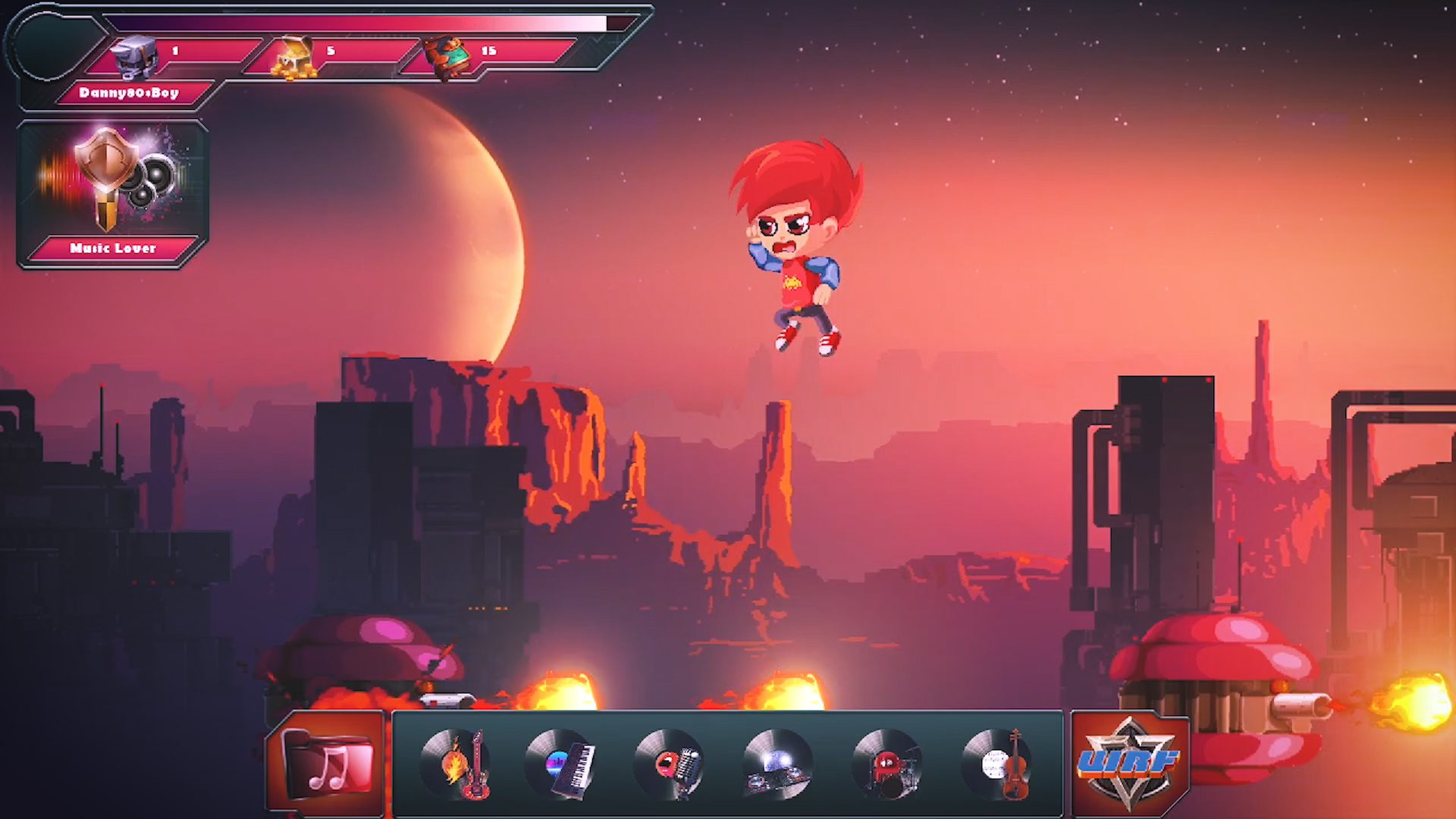Viewport: 1456px width, 819px height.
Task: Select the DJ turntable vinyl record
Action: coord(779,764)
